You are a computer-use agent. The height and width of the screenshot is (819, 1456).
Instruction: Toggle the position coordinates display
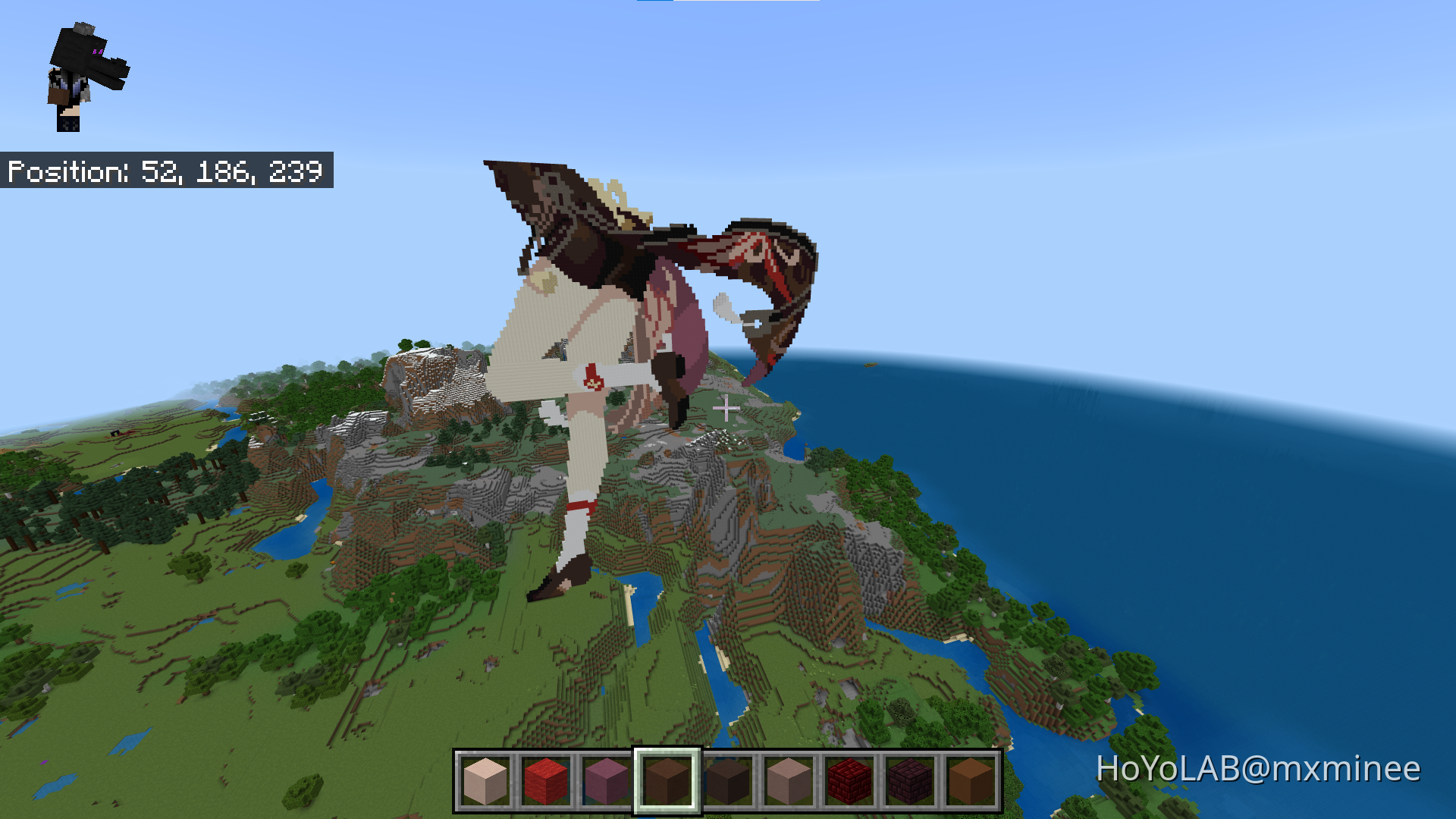167,172
